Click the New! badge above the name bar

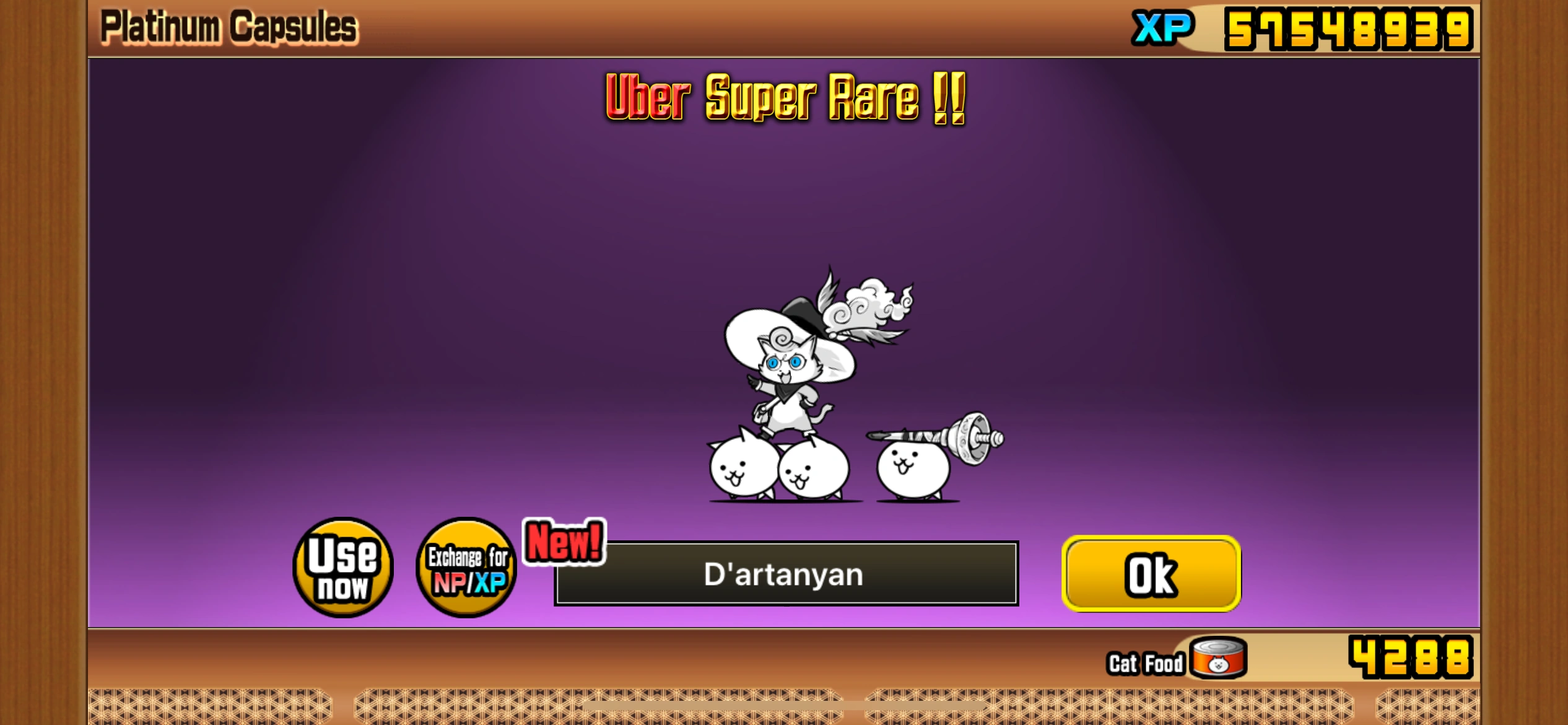pyautogui.click(x=564, y=540)
